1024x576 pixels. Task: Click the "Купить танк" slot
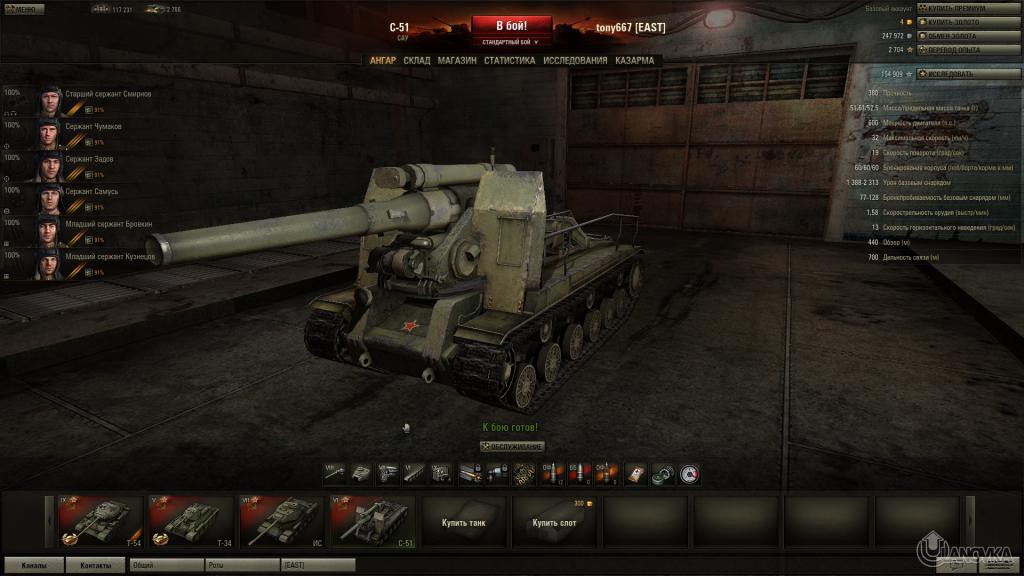[464, 521]
